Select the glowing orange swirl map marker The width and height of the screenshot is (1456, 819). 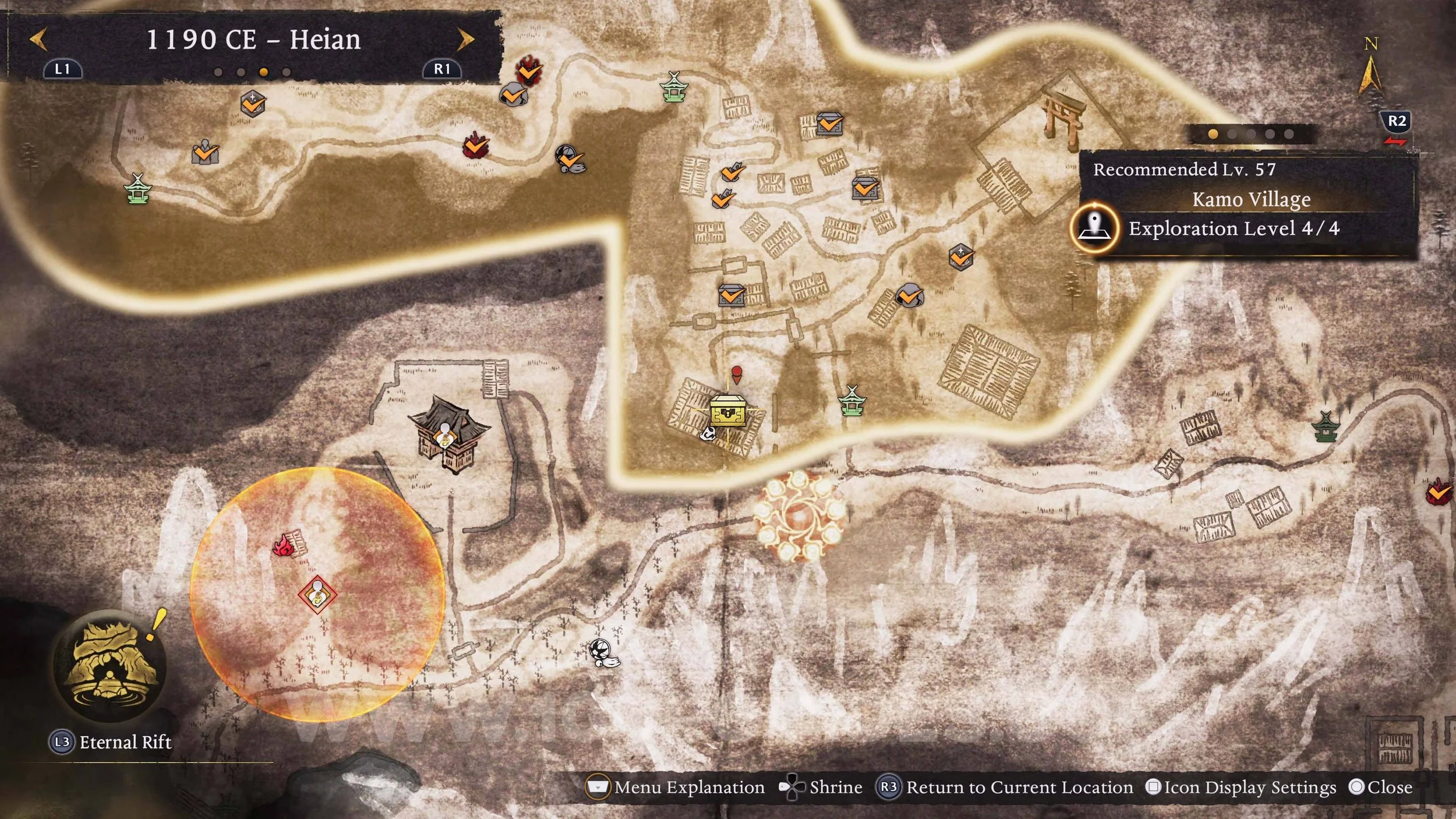coord(798,516)
